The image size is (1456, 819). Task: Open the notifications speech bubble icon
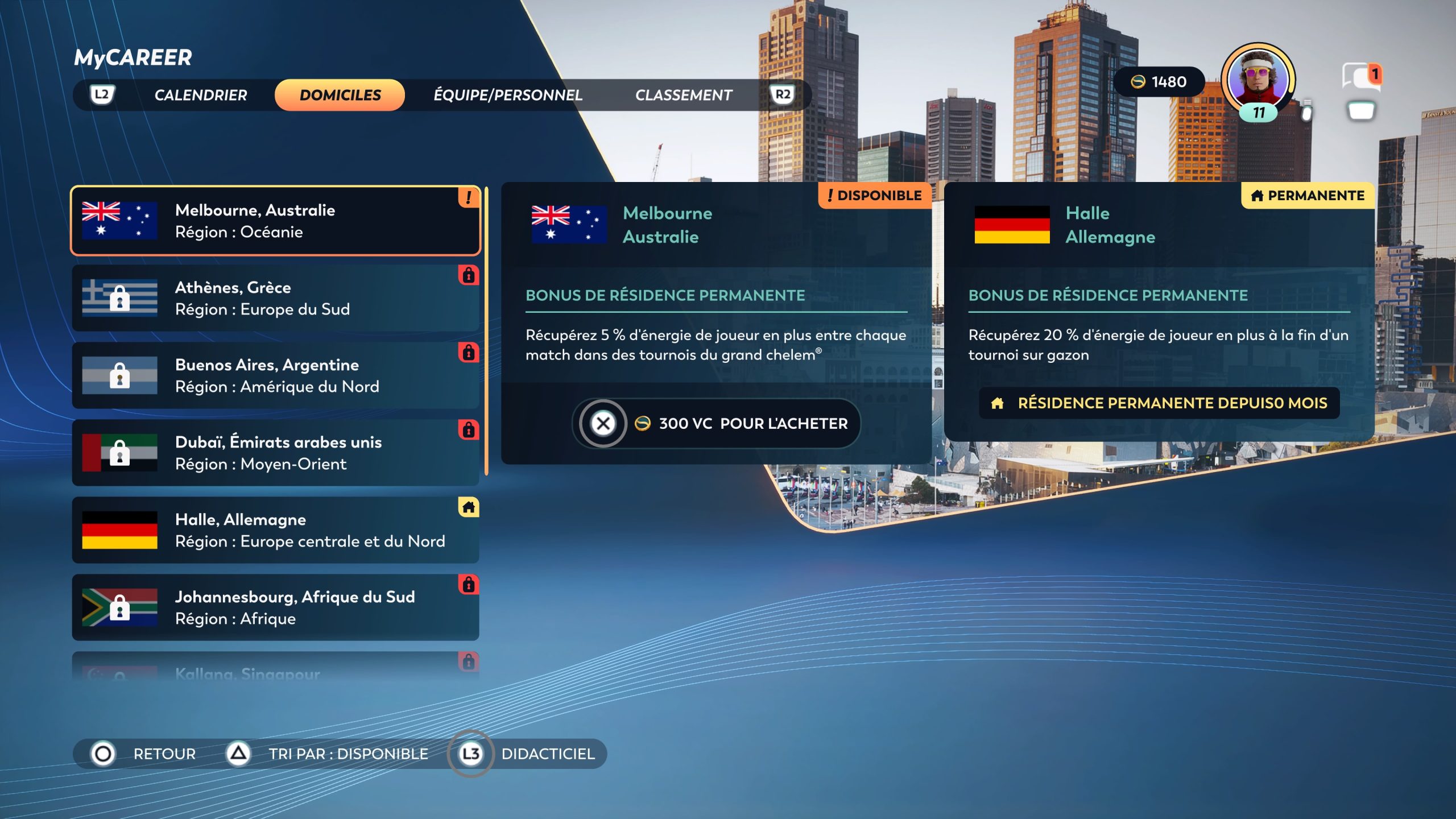point(1360,77)
